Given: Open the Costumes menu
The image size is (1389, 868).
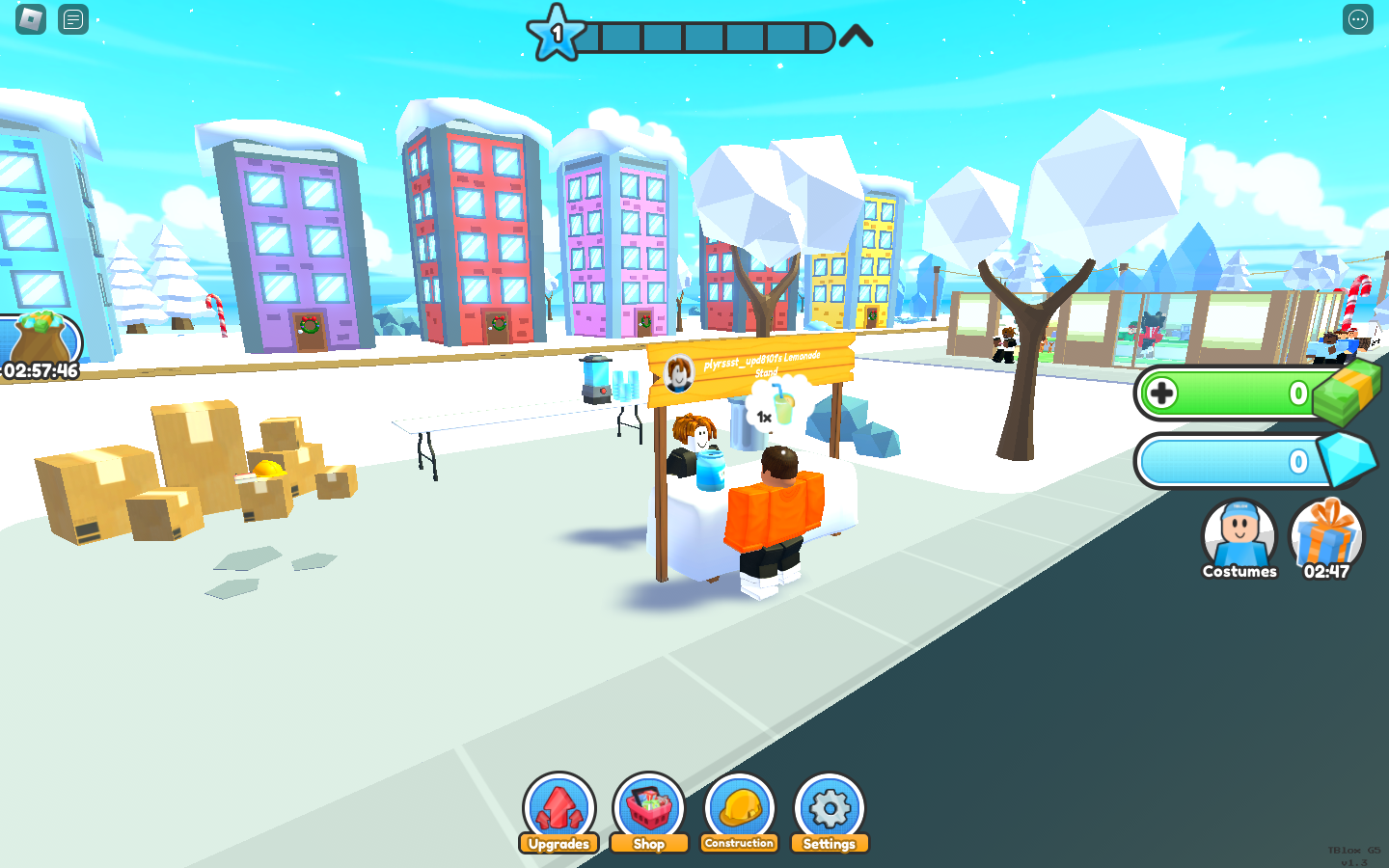Looking at the screenshot, I should (x=1239, y=538).
